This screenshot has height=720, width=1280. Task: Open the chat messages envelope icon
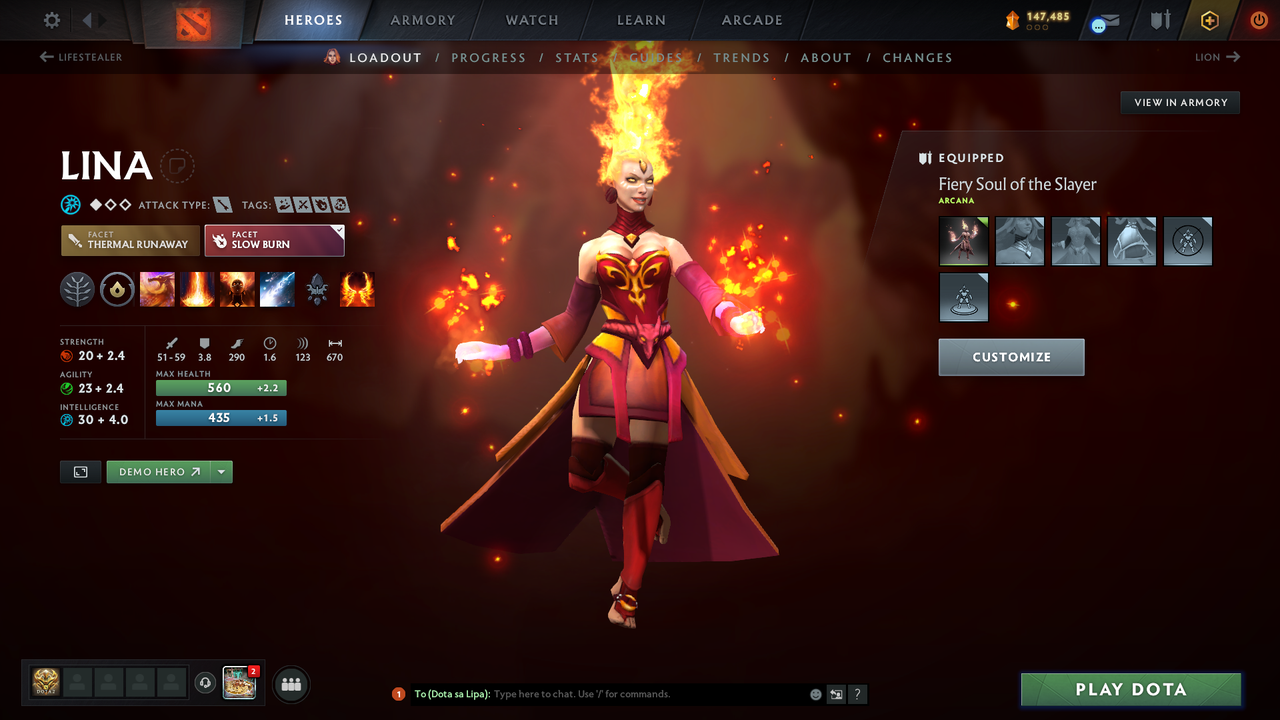point(1104,20)
